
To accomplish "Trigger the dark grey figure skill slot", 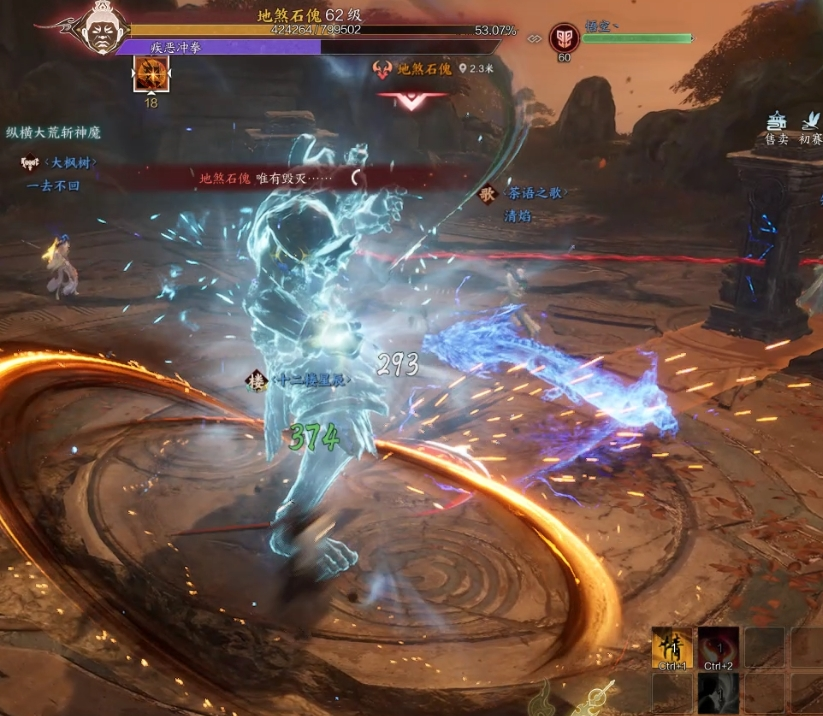I will [718, 693].
